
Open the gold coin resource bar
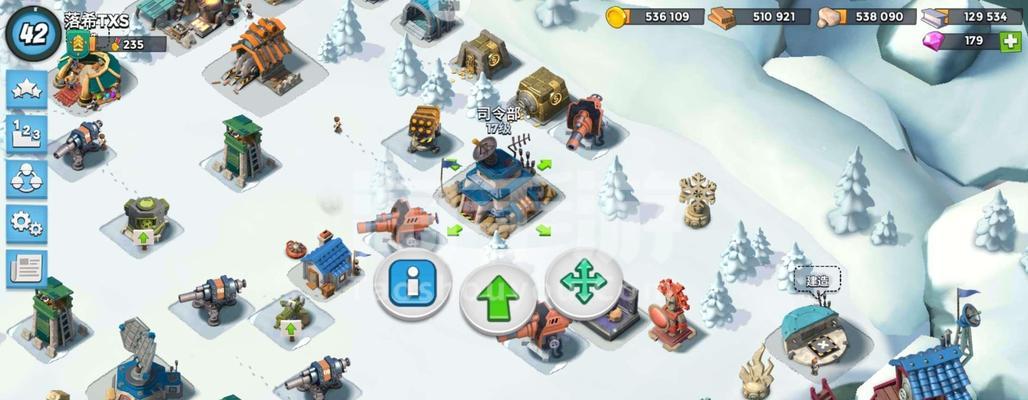pos(653,16)
